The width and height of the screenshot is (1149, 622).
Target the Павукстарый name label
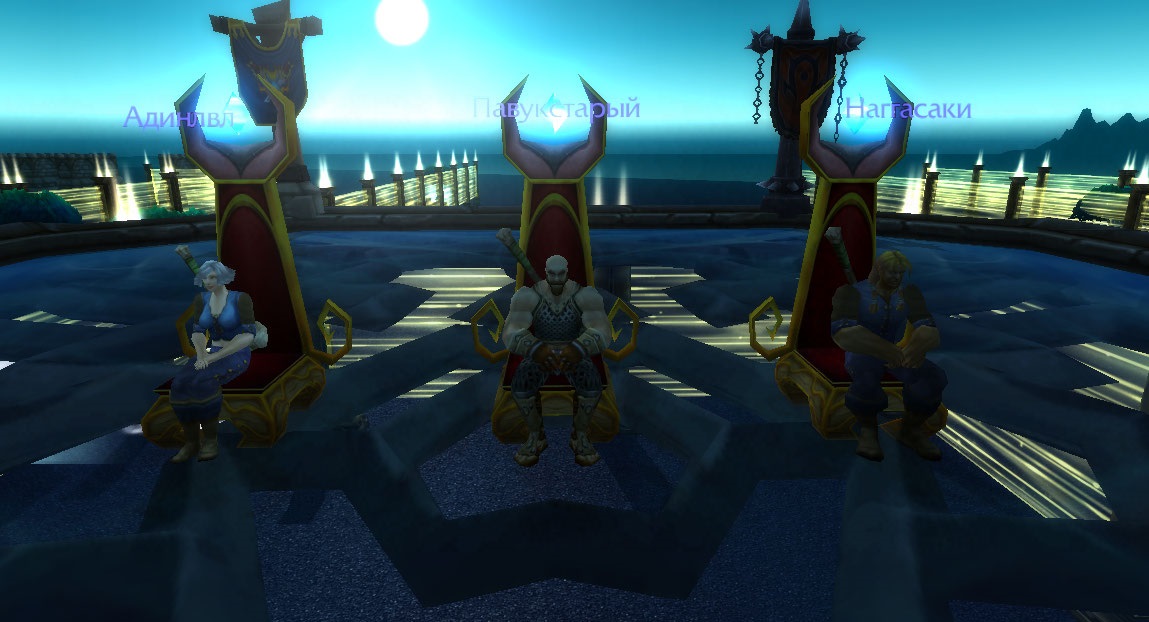[x=556, y=108]
